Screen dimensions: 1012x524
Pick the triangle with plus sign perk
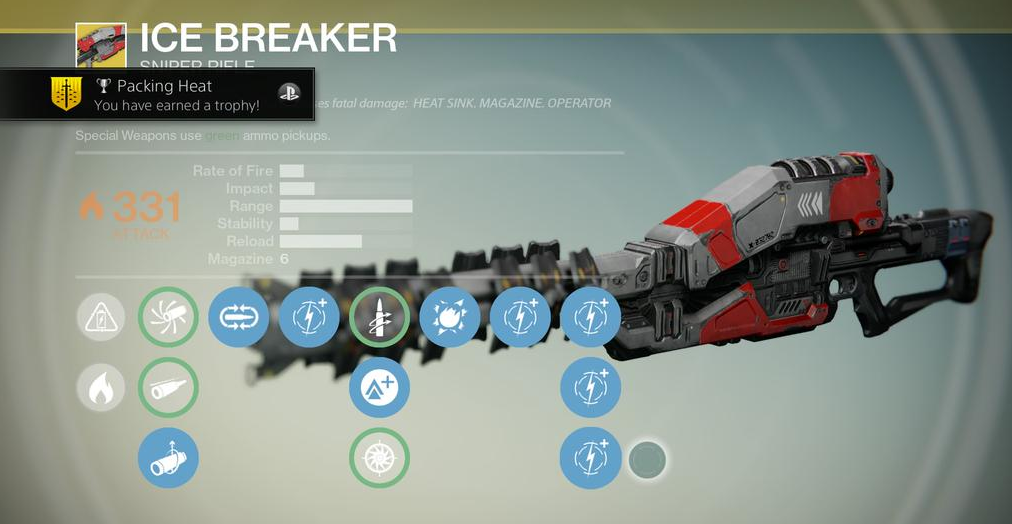[x=379, y=388]
